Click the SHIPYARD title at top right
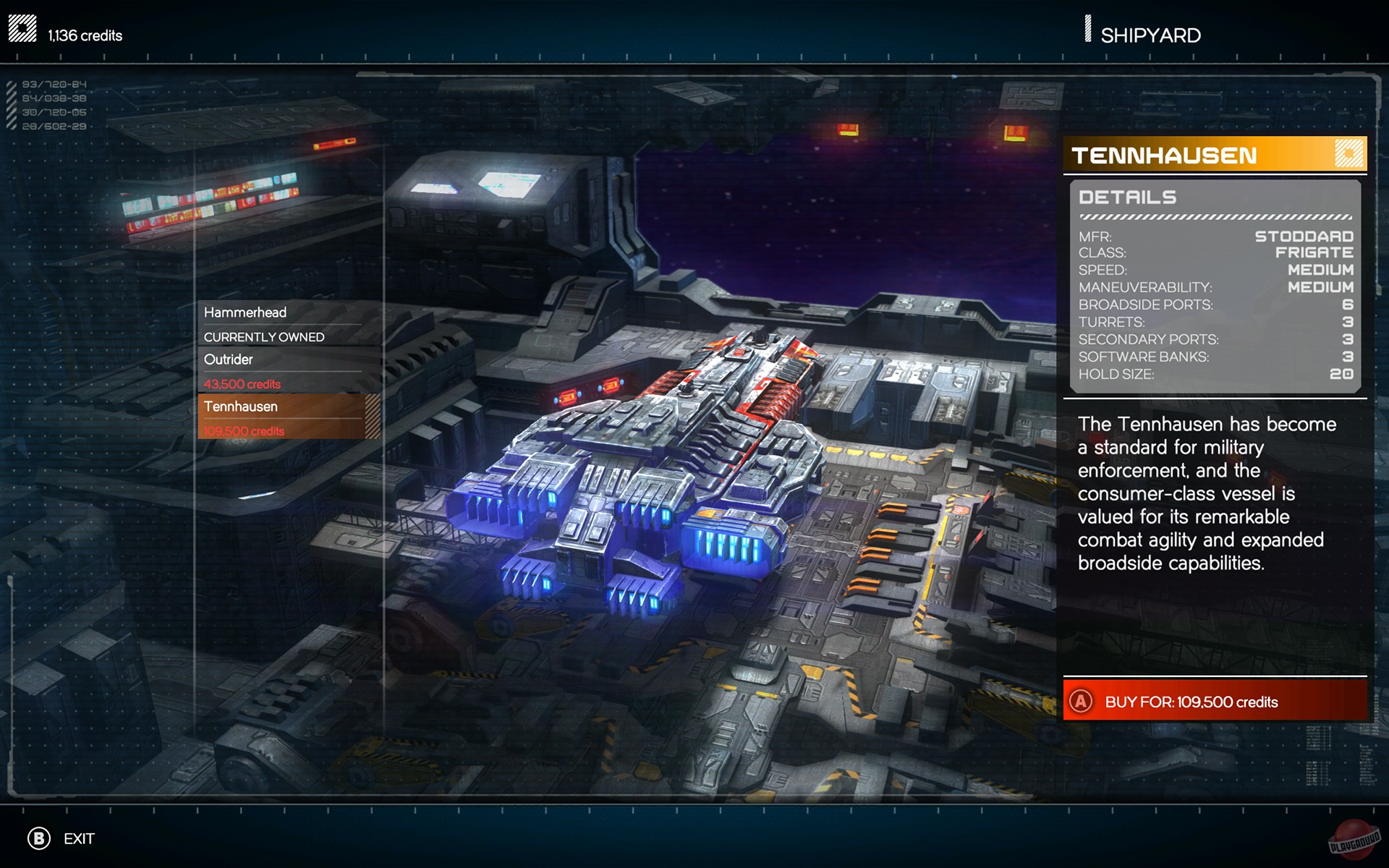The image size is (1389, 868). point(1149,34)
